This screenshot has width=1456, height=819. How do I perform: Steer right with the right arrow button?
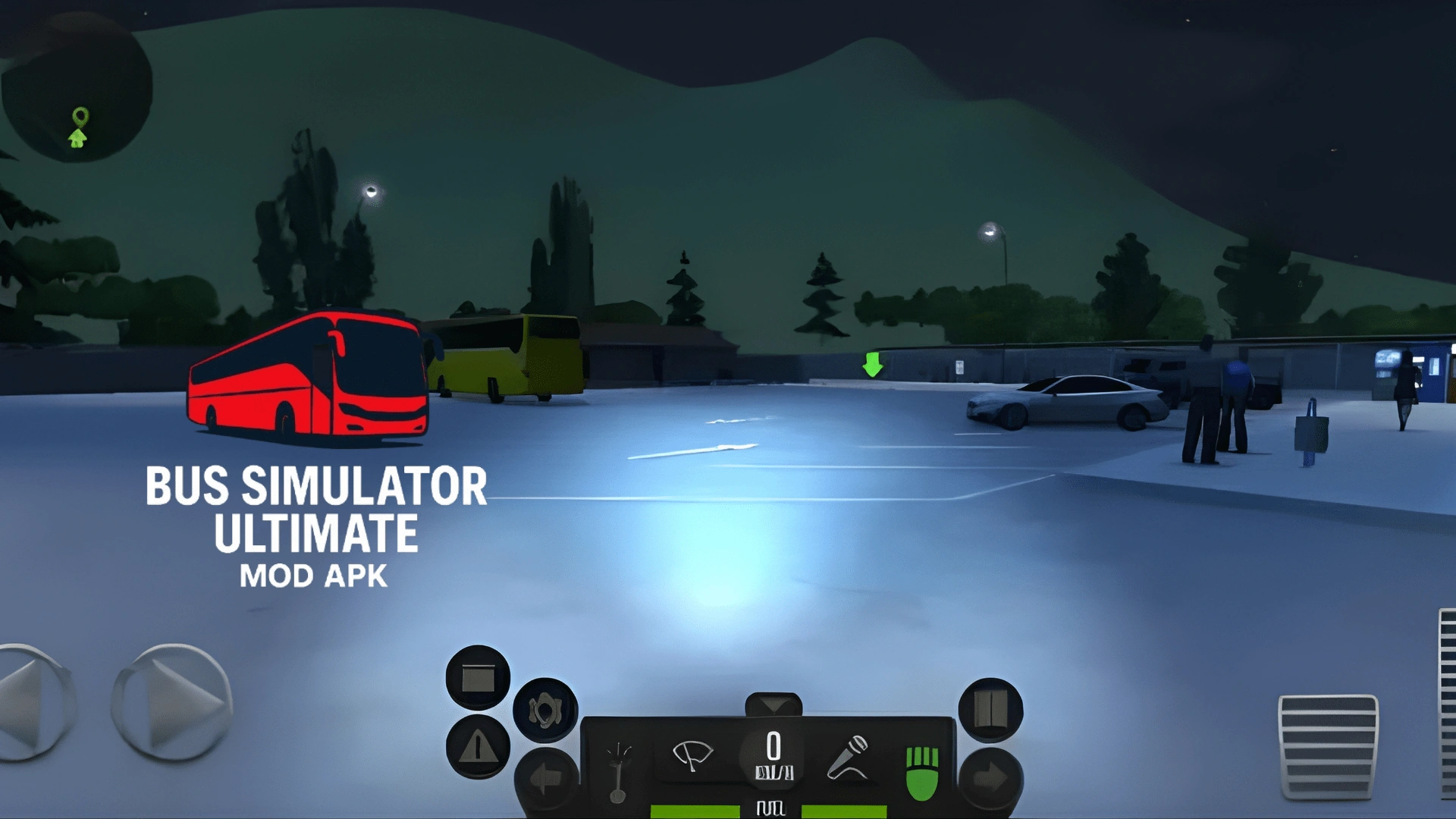(x=173, y=702)
